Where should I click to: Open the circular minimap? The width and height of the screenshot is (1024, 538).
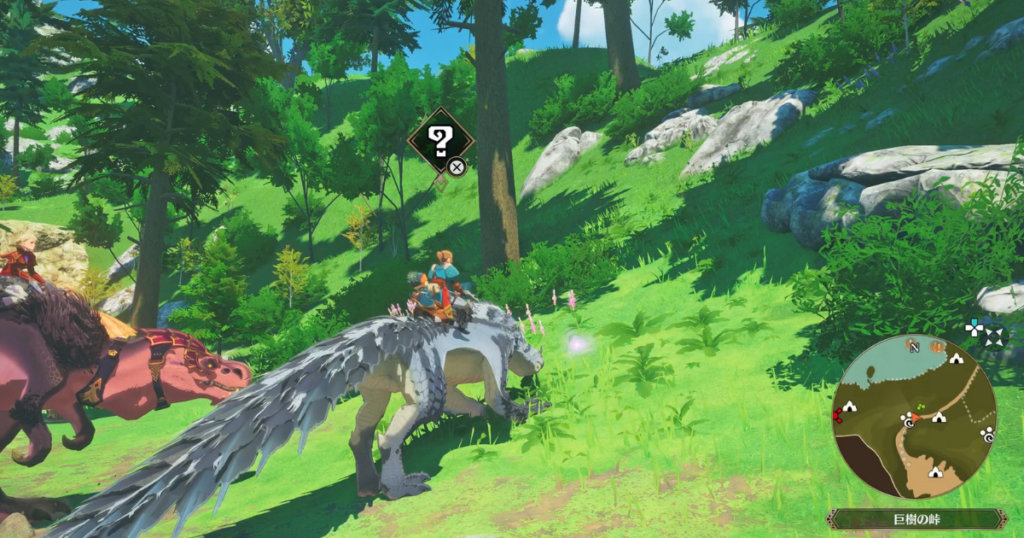(914, 416)
